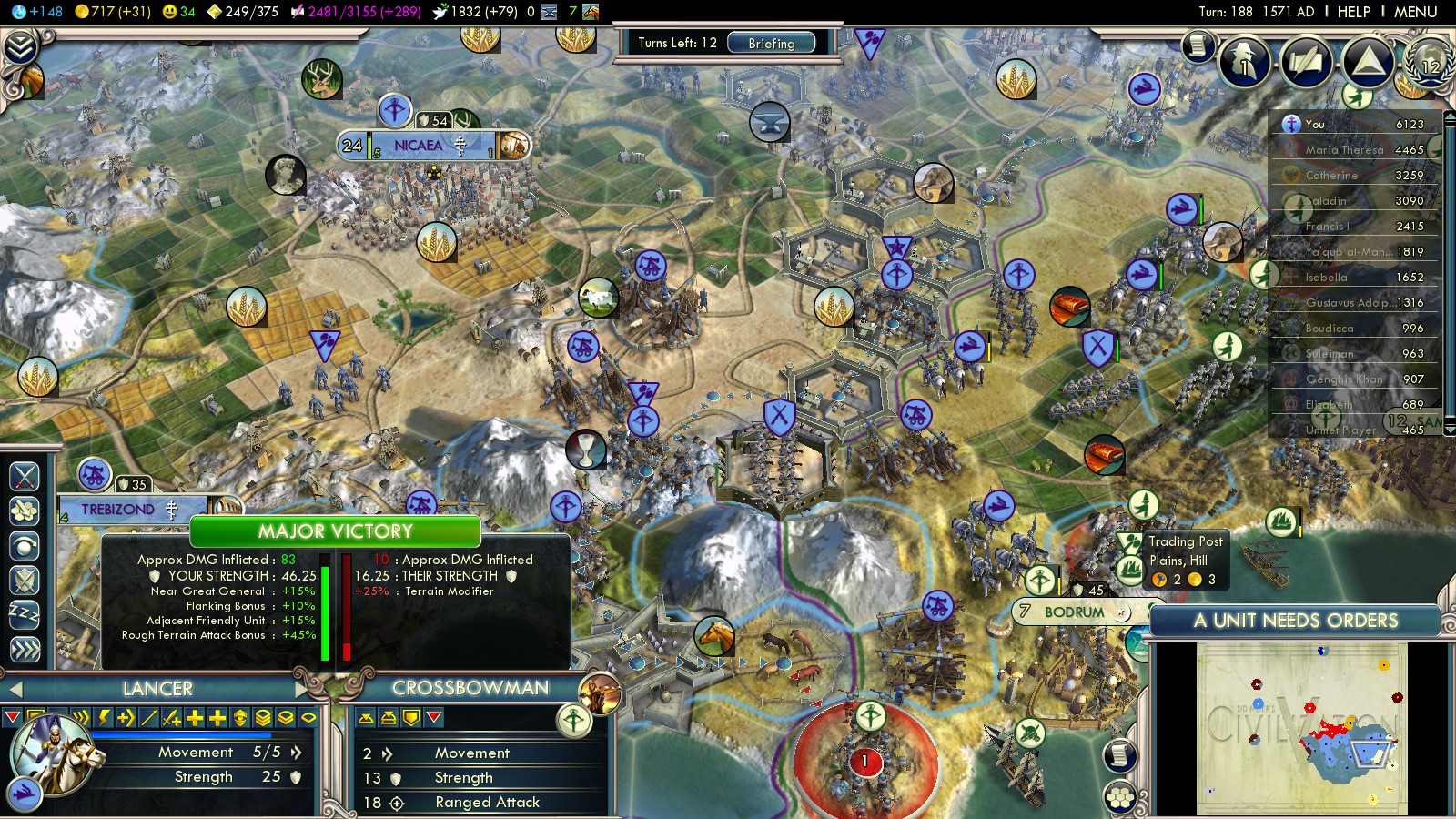Click the A UNIT NEEDS ORDERS button

pyautogui.click(x=1295, y=621)
